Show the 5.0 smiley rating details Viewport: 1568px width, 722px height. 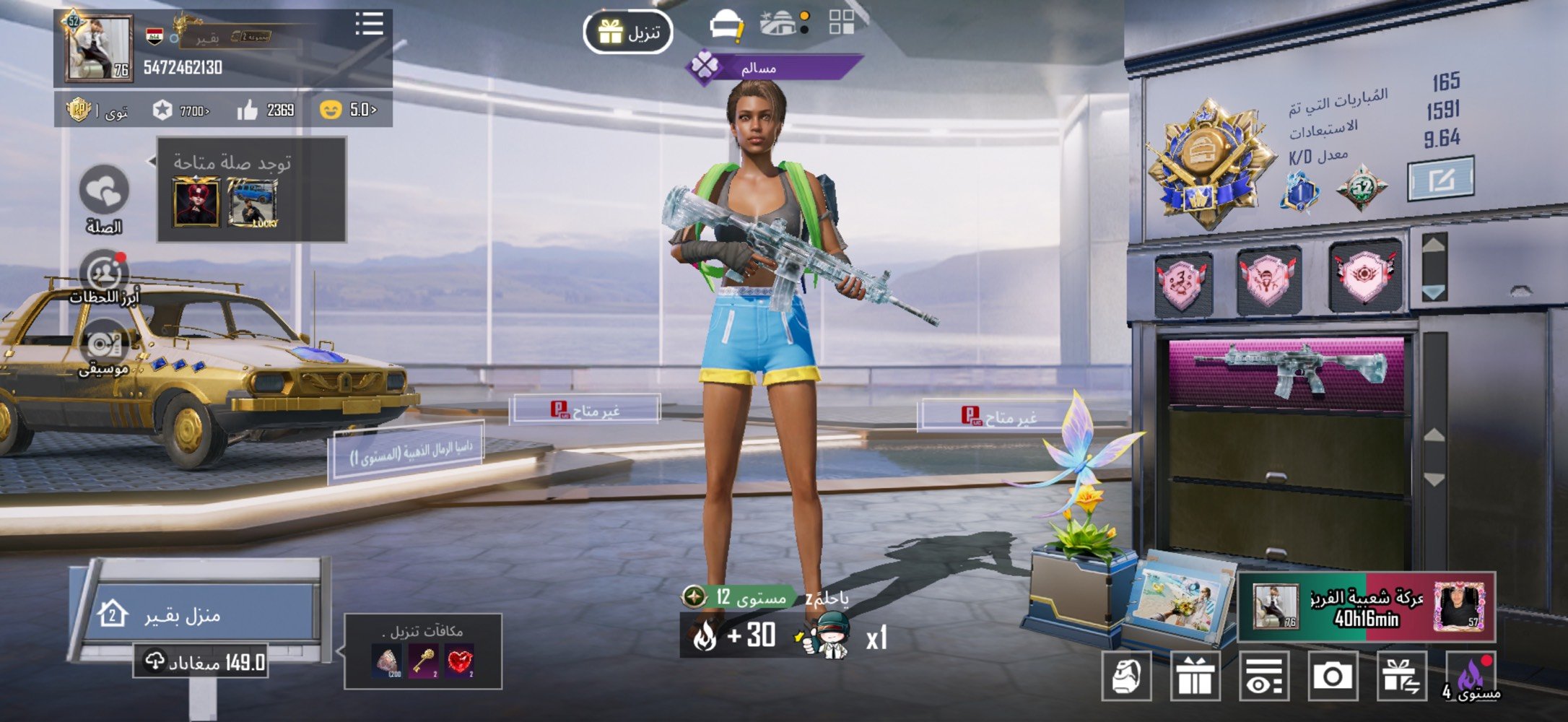pos(348,110)
